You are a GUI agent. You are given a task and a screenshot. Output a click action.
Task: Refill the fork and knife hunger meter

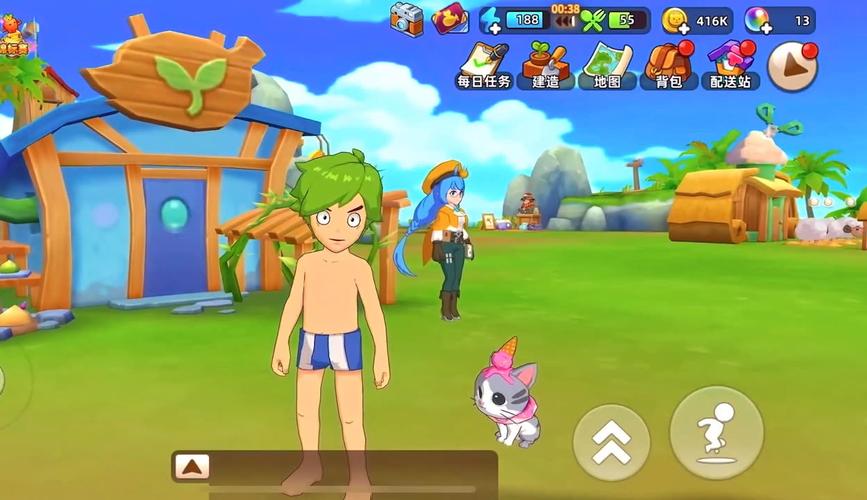[593, 19]
